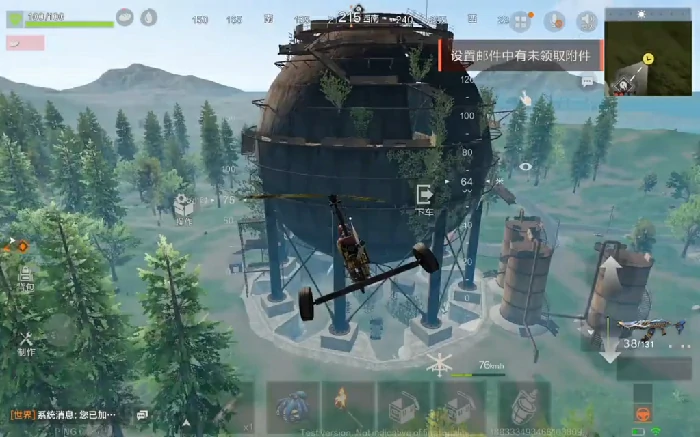The height and width of the screenshot is (437, 700).
Task: Exit the vehicle with the 下车 button
Action: [424, 196]
